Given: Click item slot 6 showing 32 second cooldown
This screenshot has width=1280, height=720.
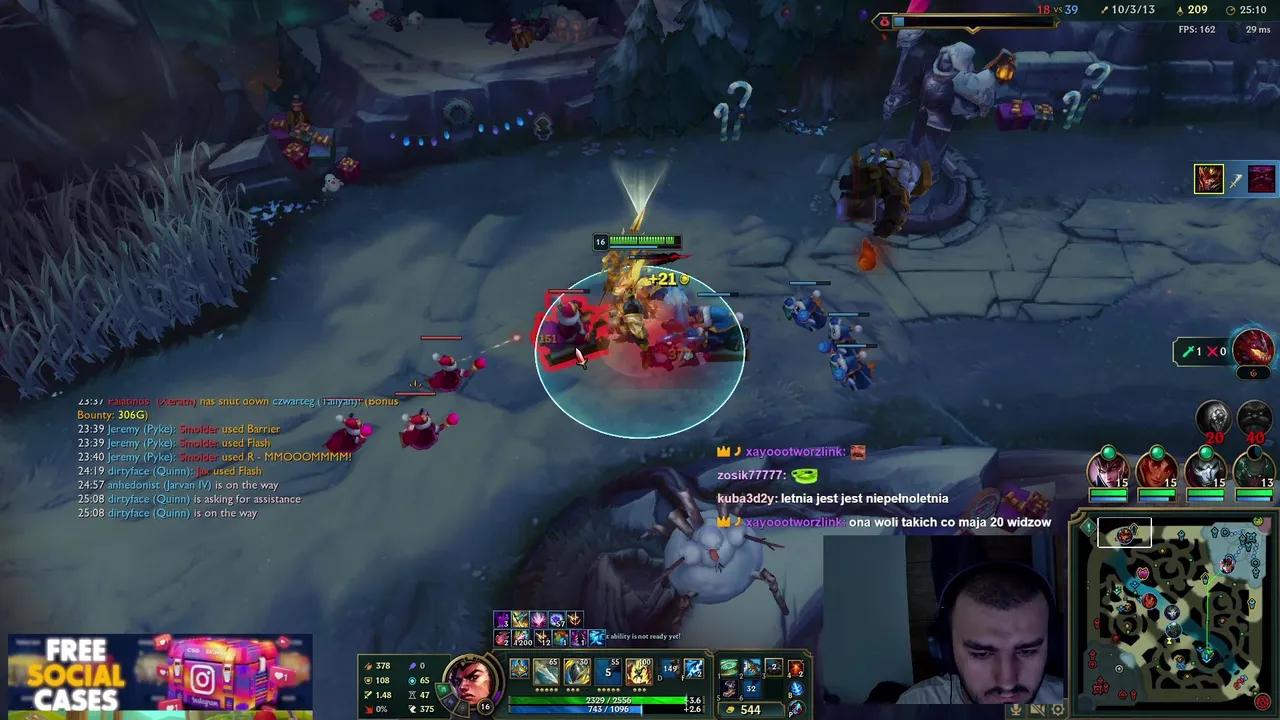Looking at the screenshot, I should pyautogui.click(x=752, y=687).
